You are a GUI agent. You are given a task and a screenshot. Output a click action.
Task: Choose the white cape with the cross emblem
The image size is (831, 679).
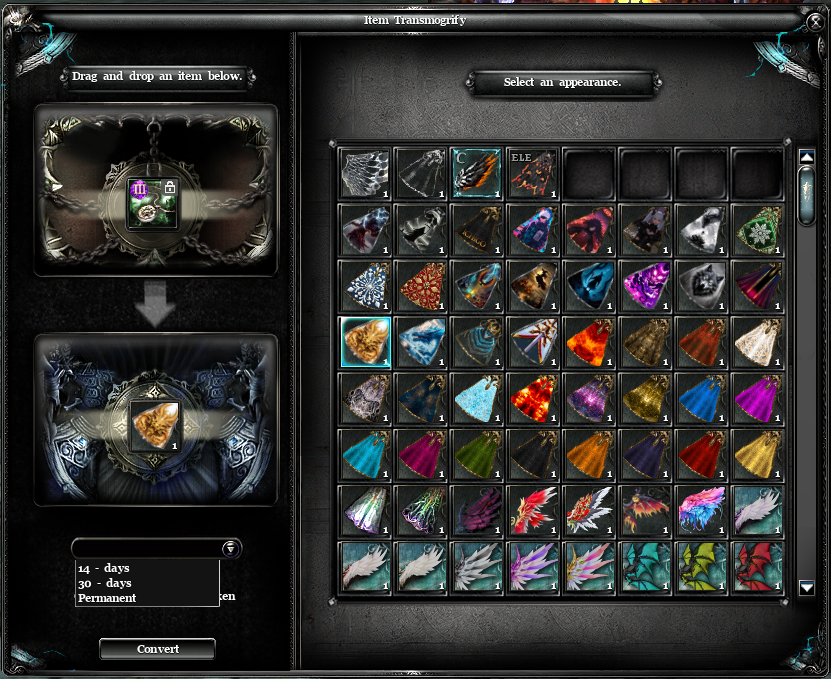point(532,342)
